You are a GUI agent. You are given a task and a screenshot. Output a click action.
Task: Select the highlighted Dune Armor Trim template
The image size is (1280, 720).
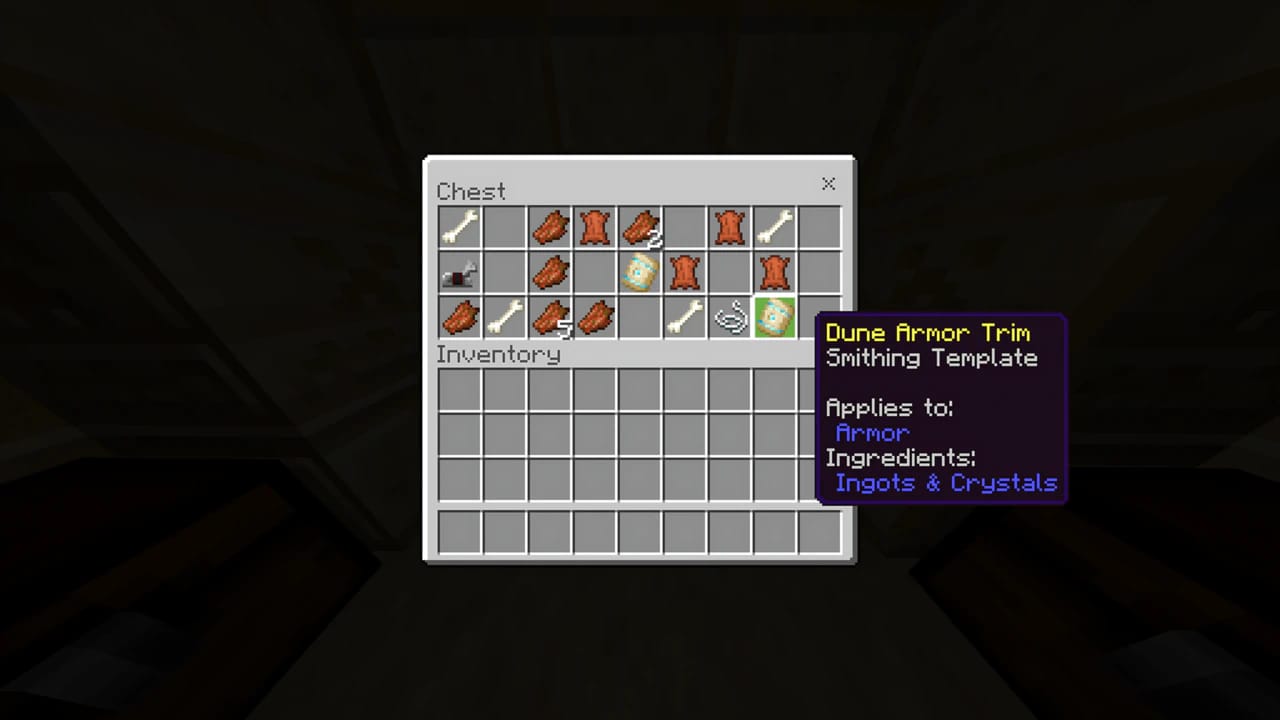[774, 317]
